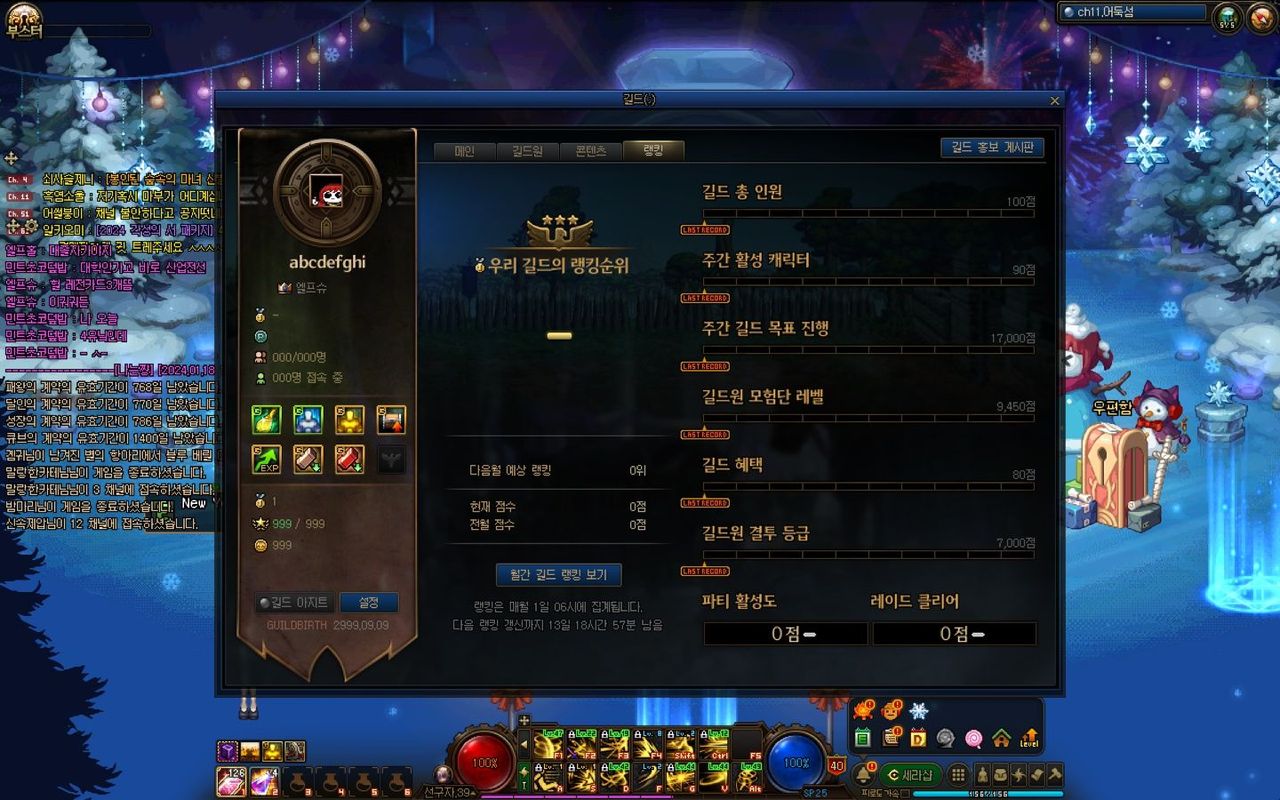This screenshot has height=800, width=1280.
Task: Open the 길드원 tab
Action: tap(527, 151)
